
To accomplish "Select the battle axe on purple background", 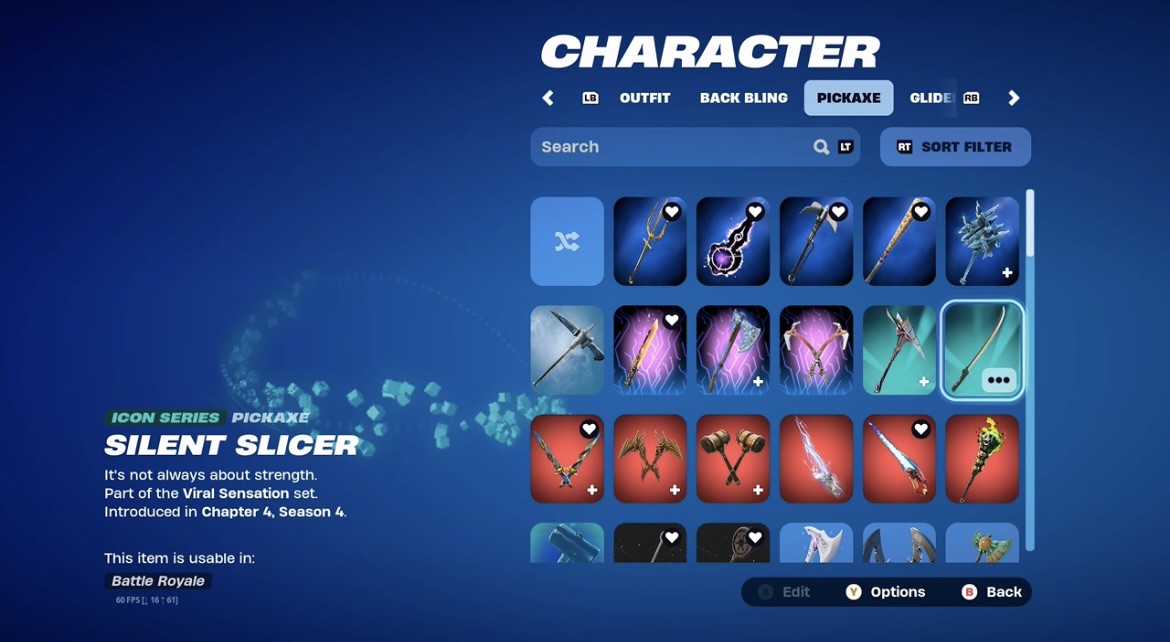I will coord(733,350).
